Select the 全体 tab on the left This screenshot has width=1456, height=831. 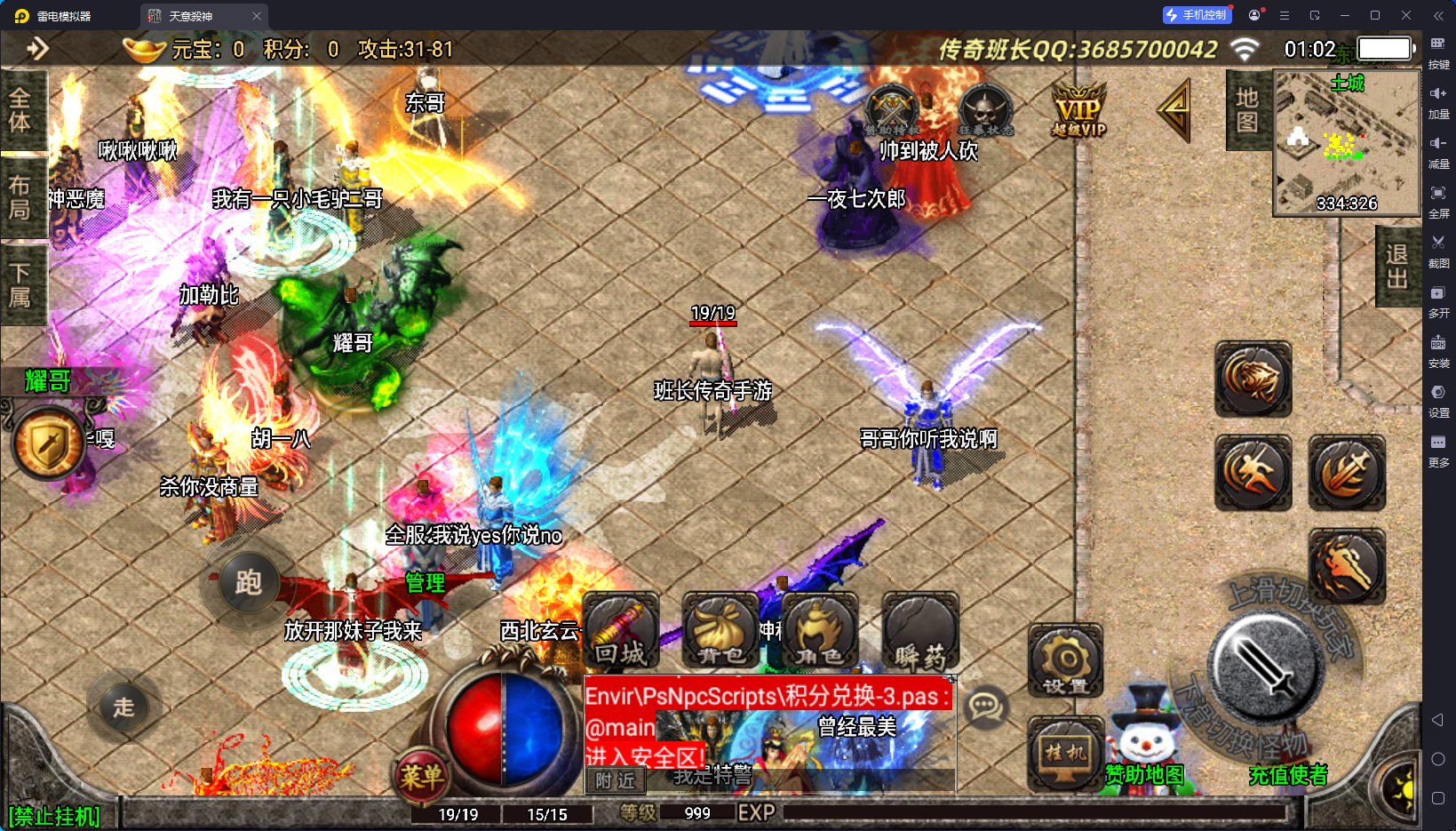[20, 110]
